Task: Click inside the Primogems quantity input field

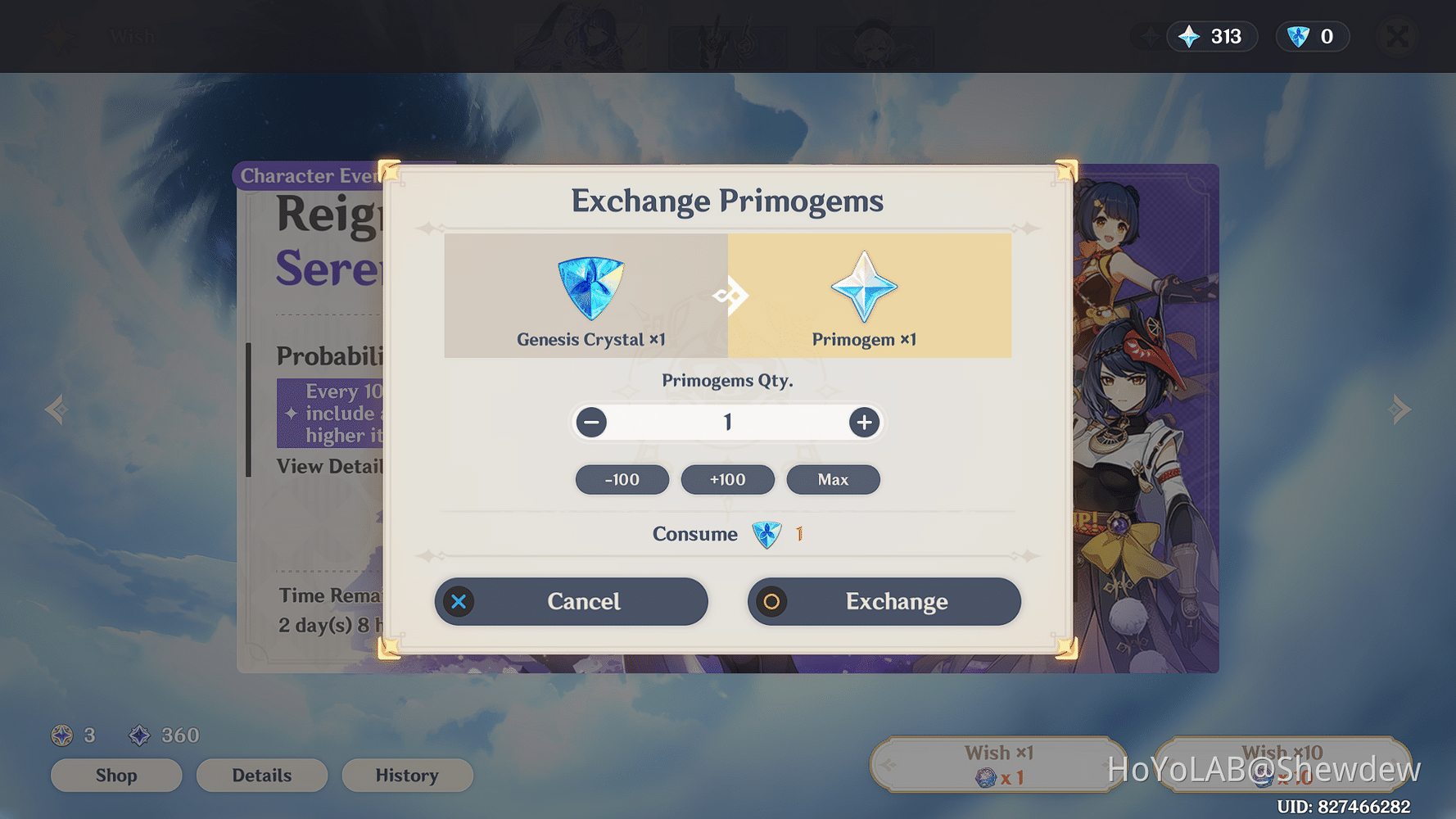Action: click(x=727, y=422)
